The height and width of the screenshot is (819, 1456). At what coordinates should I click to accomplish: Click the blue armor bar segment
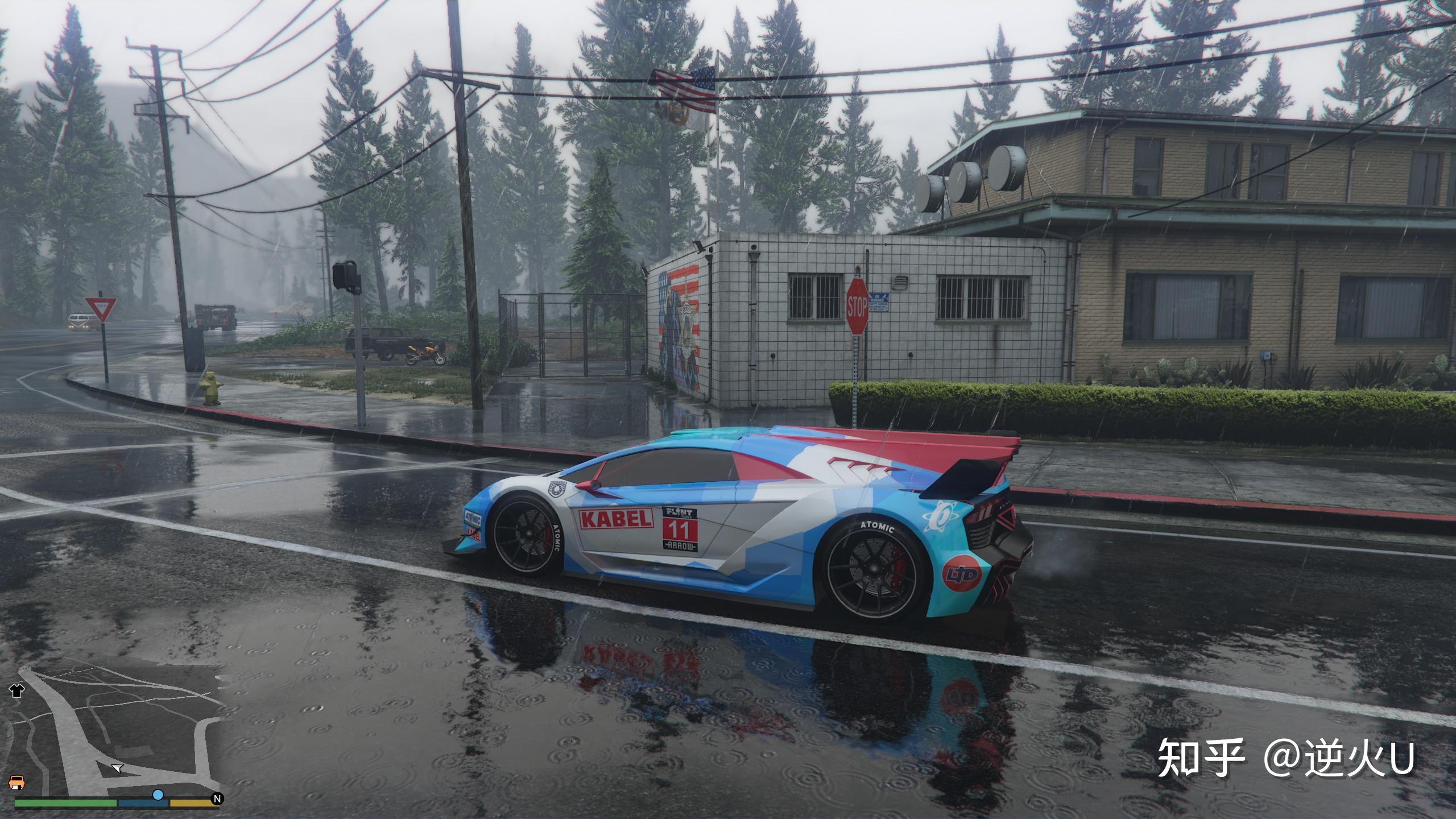142,804
